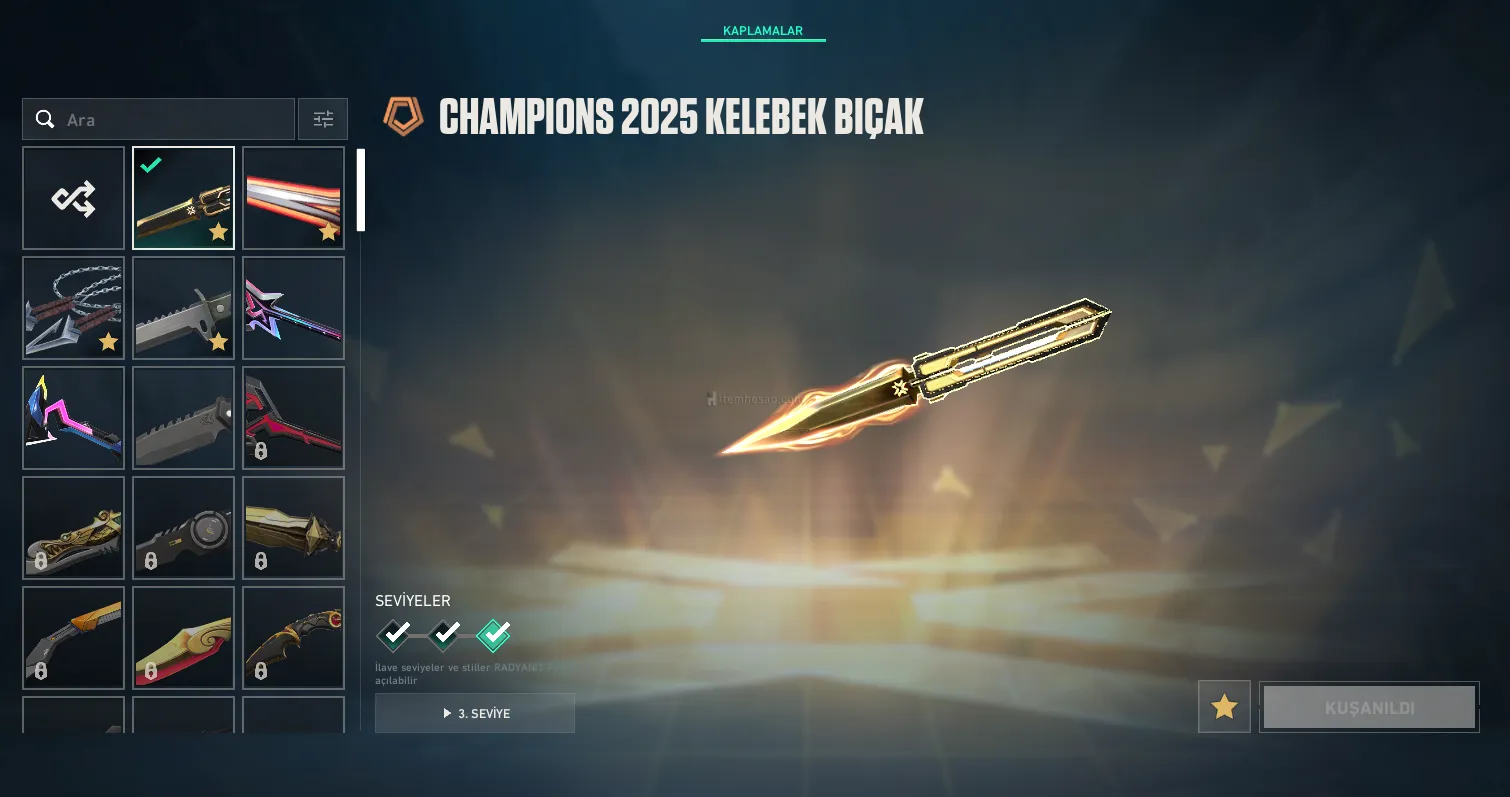Select the random shuffle skin tile
Image resolution: width=1510 pixels, height=797 pixels.
[74, 198]
